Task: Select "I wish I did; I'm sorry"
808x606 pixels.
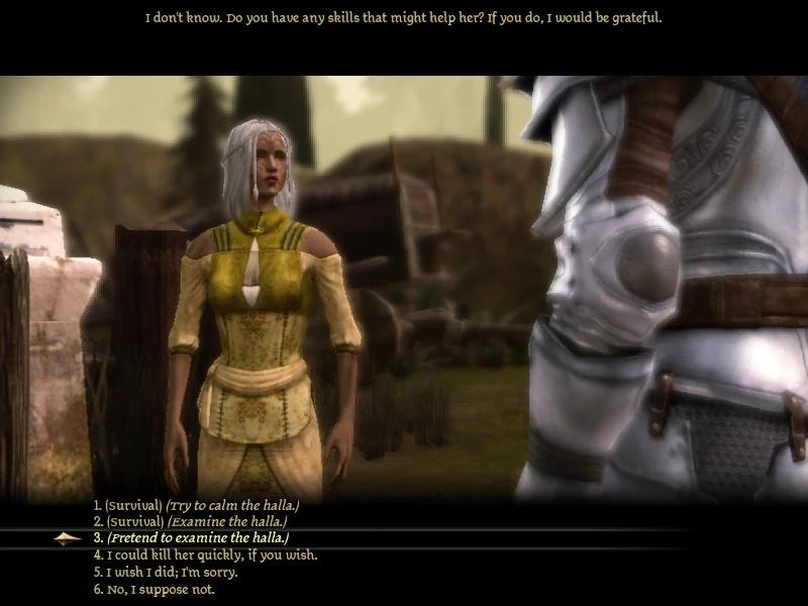Action: (x=165, y=572)
